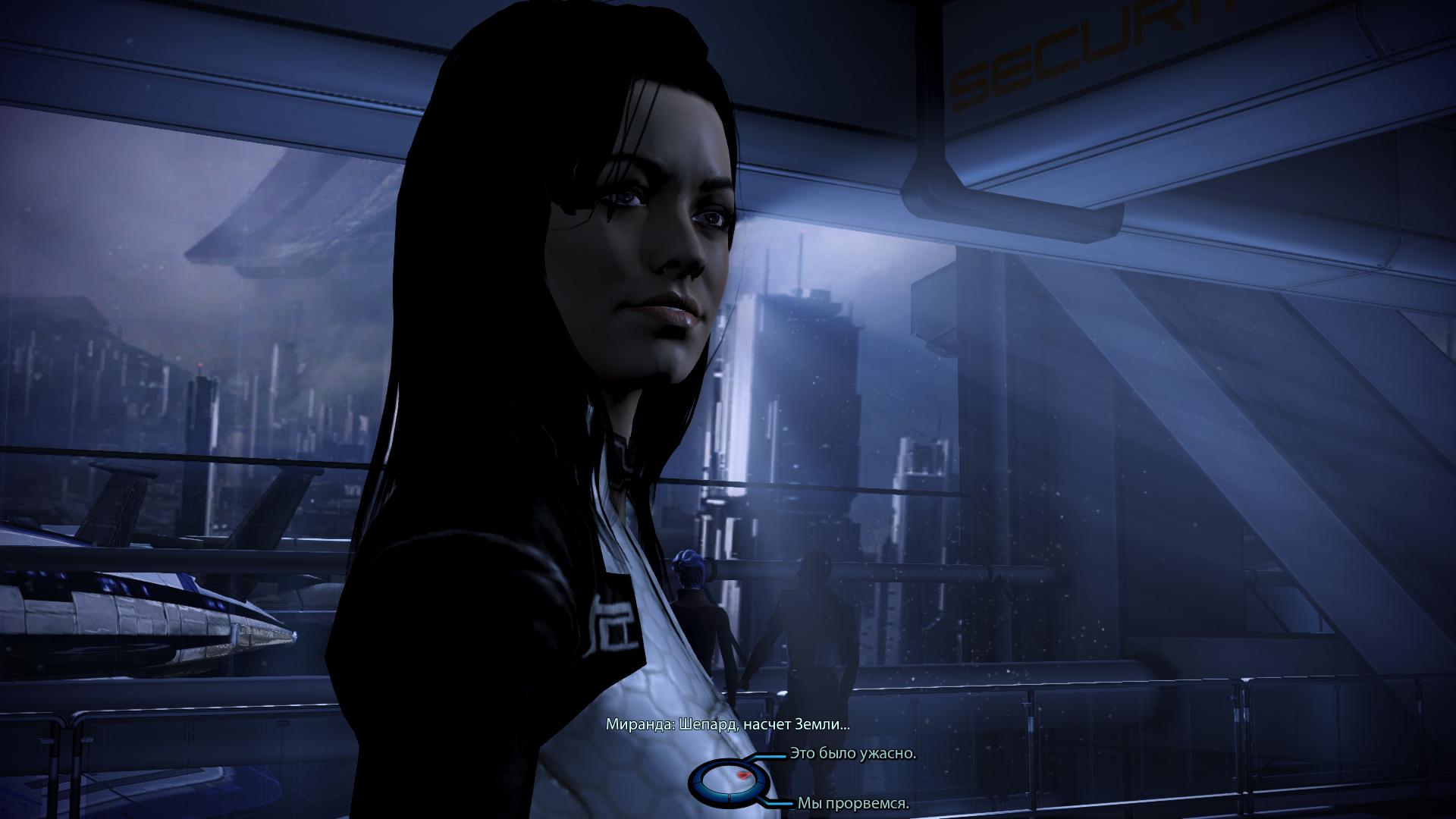Image resolution: width=1456 pixels, height=819 pixels.
Task: Select the dialogue option "Мы прорвемся."
Action: click(x=852, y=803)
